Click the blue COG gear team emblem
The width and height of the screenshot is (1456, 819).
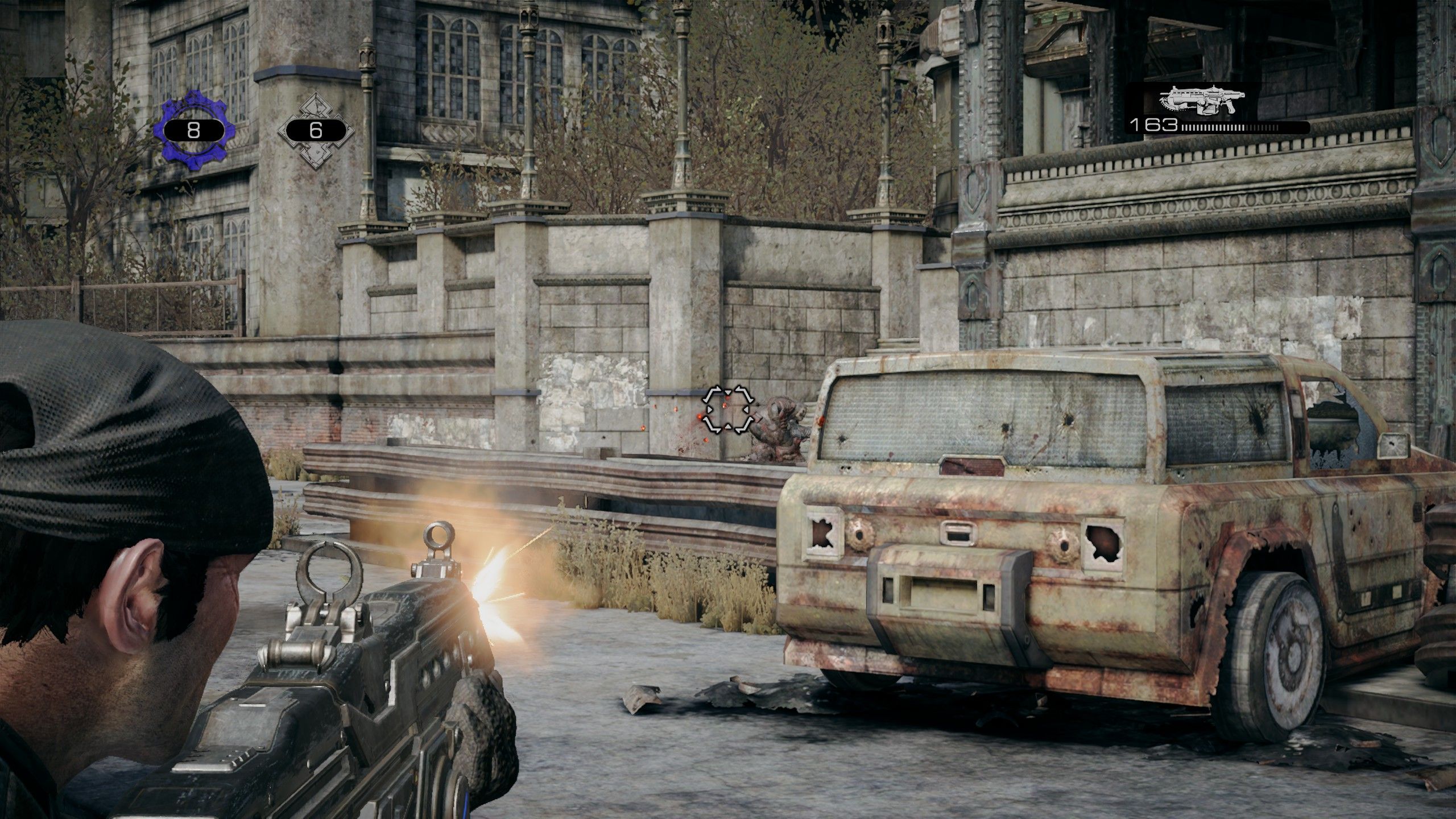pos(193,130)
